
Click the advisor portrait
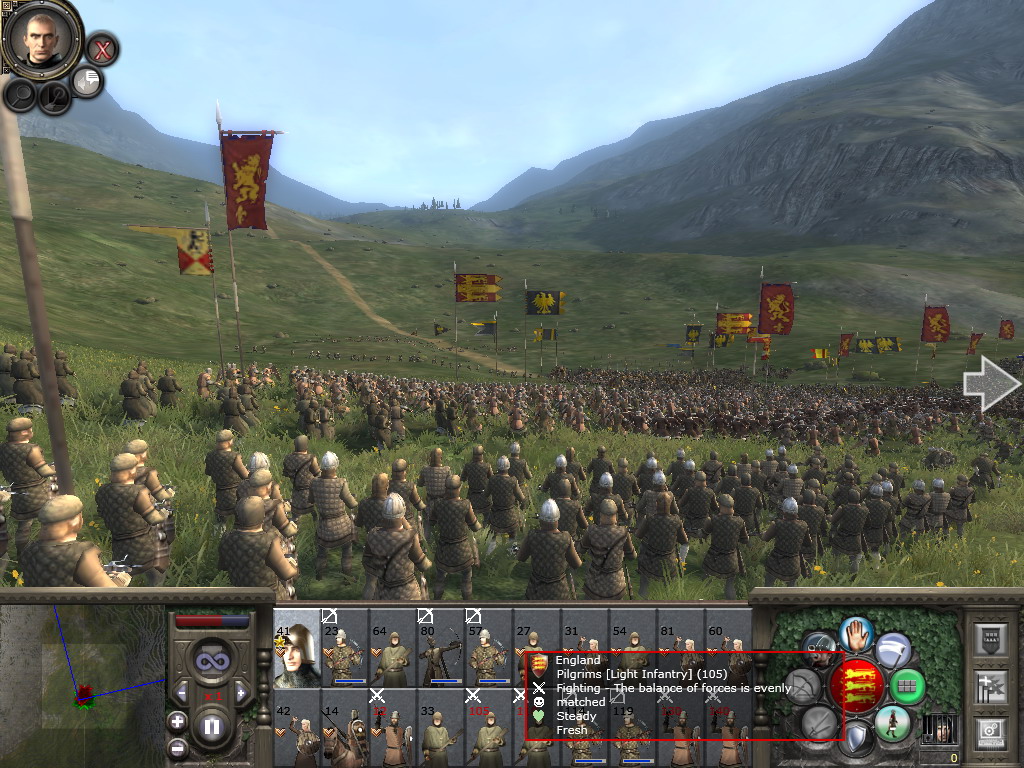pos(41,36)
